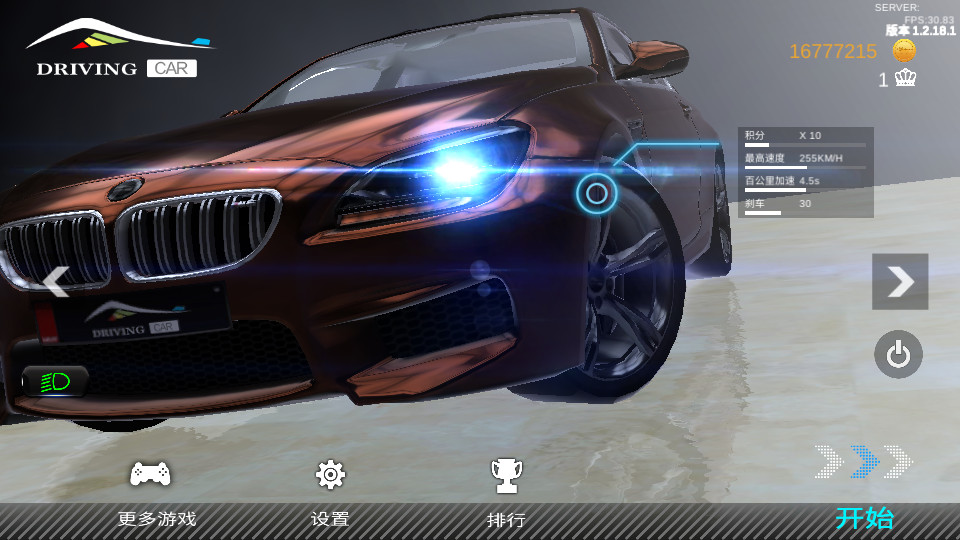This screenshot has height=540, width=960.
Task: Start the game with the 开始 button
Action: pos(864,517)
